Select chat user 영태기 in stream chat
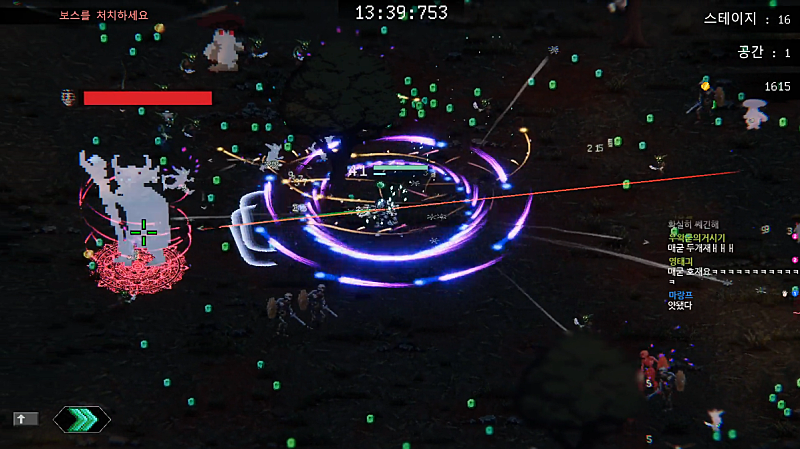The width and height of the screenshot is (800, 449). [680, 261]
